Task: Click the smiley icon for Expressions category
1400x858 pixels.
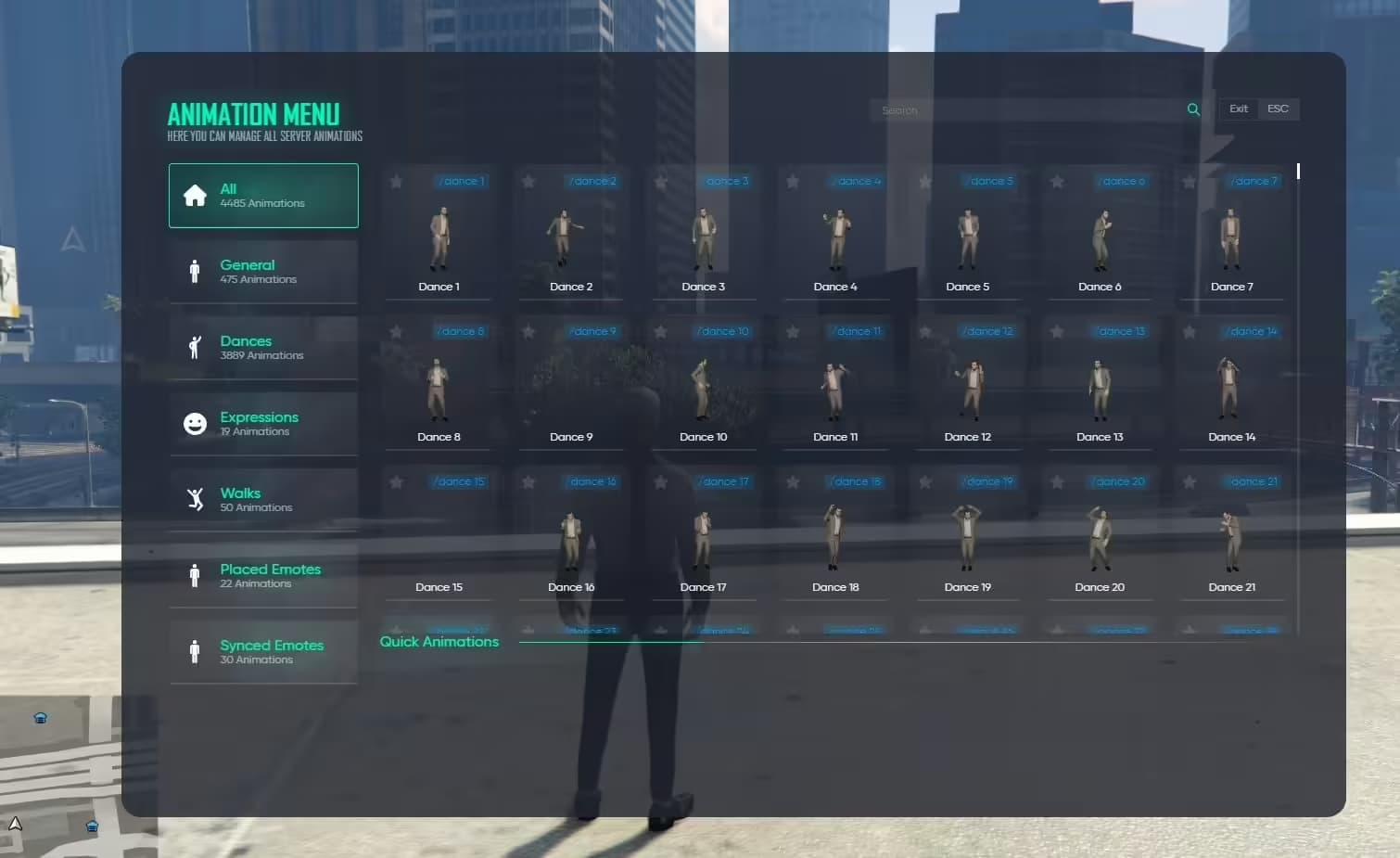Action: point(196,423)
